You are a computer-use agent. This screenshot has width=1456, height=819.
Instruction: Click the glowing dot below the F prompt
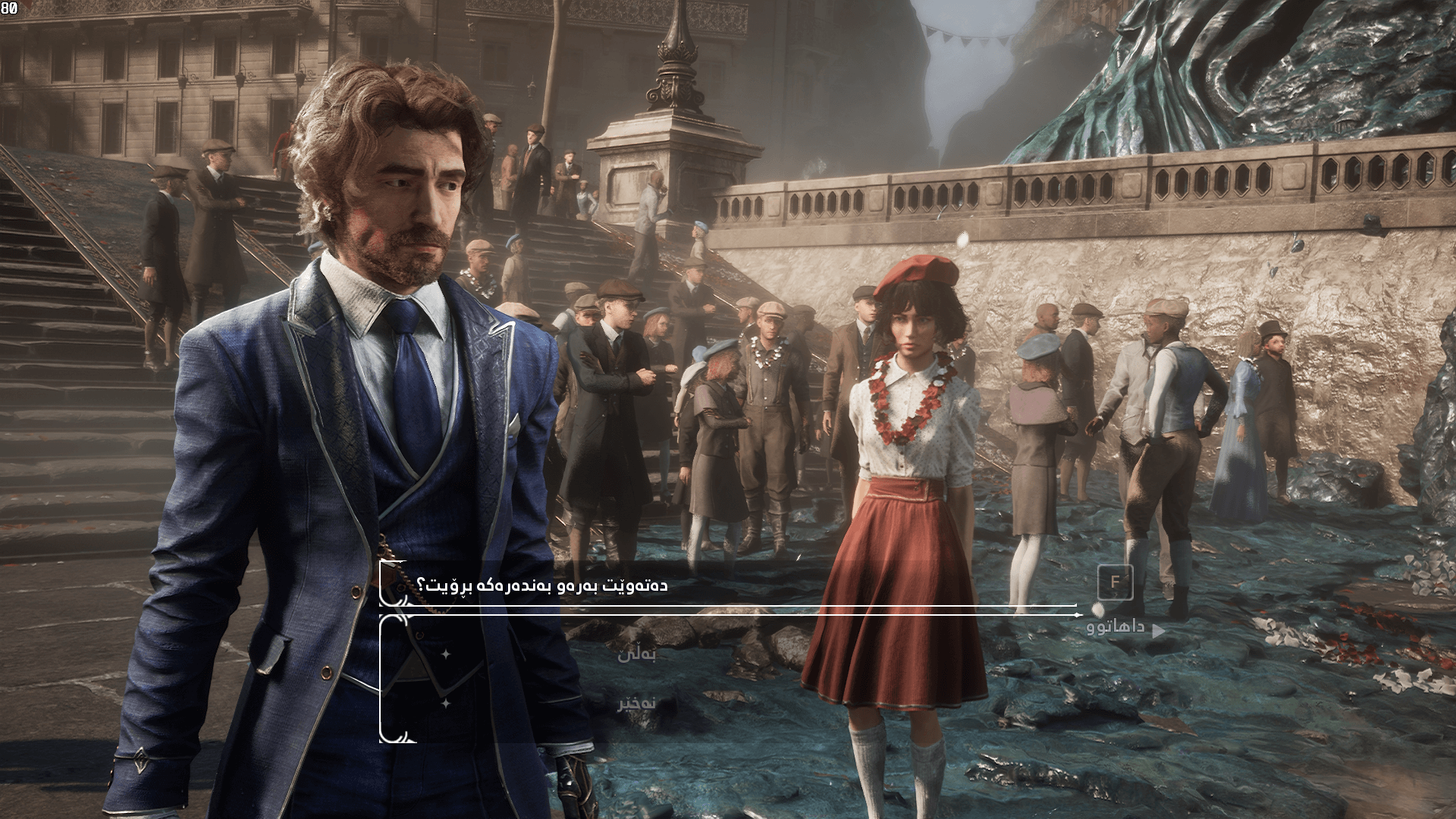point(1097,612)
